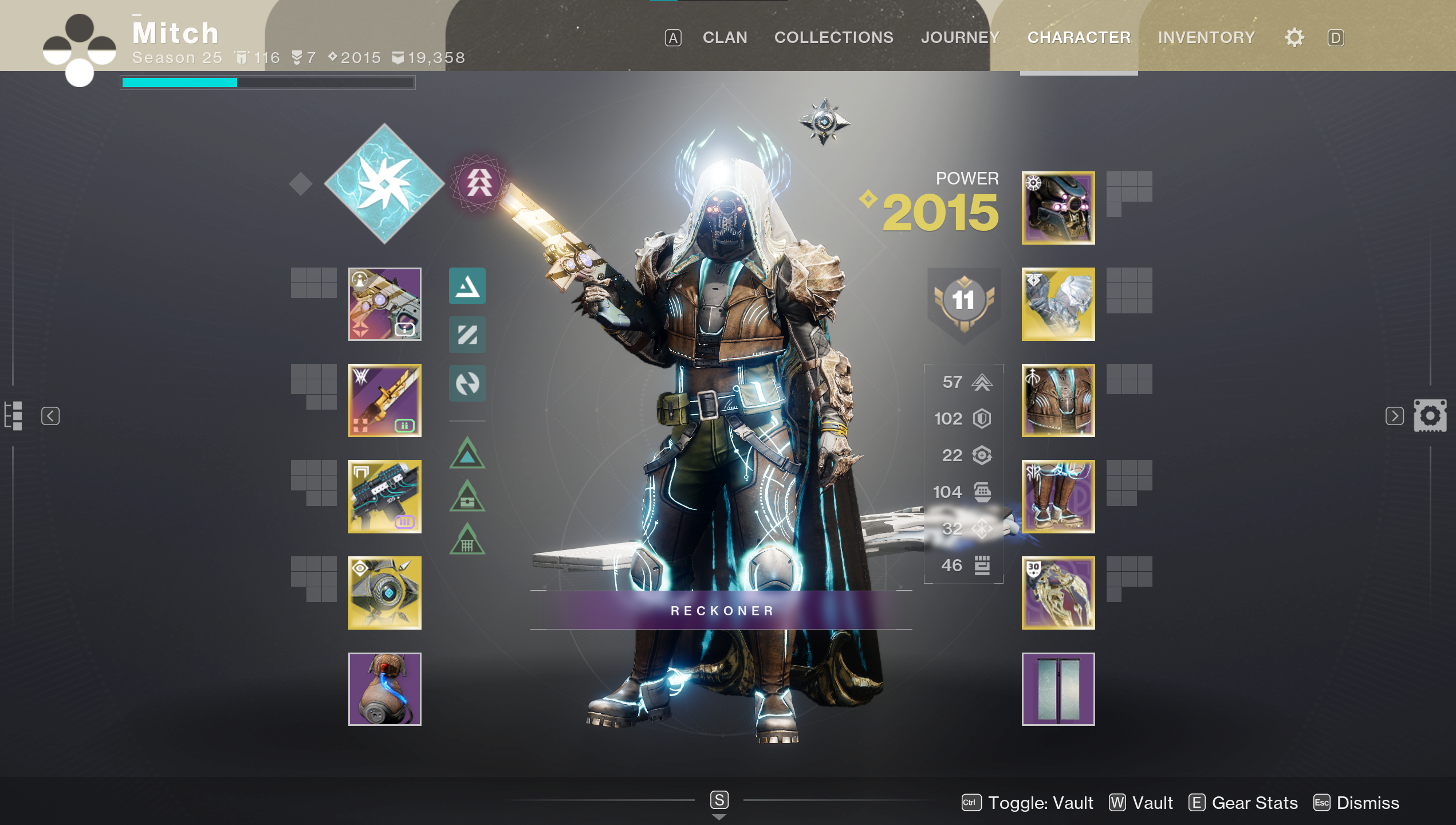Open the Inventory tab
The width and height of the screenshot is (1456, 825).
(1206, 38)
